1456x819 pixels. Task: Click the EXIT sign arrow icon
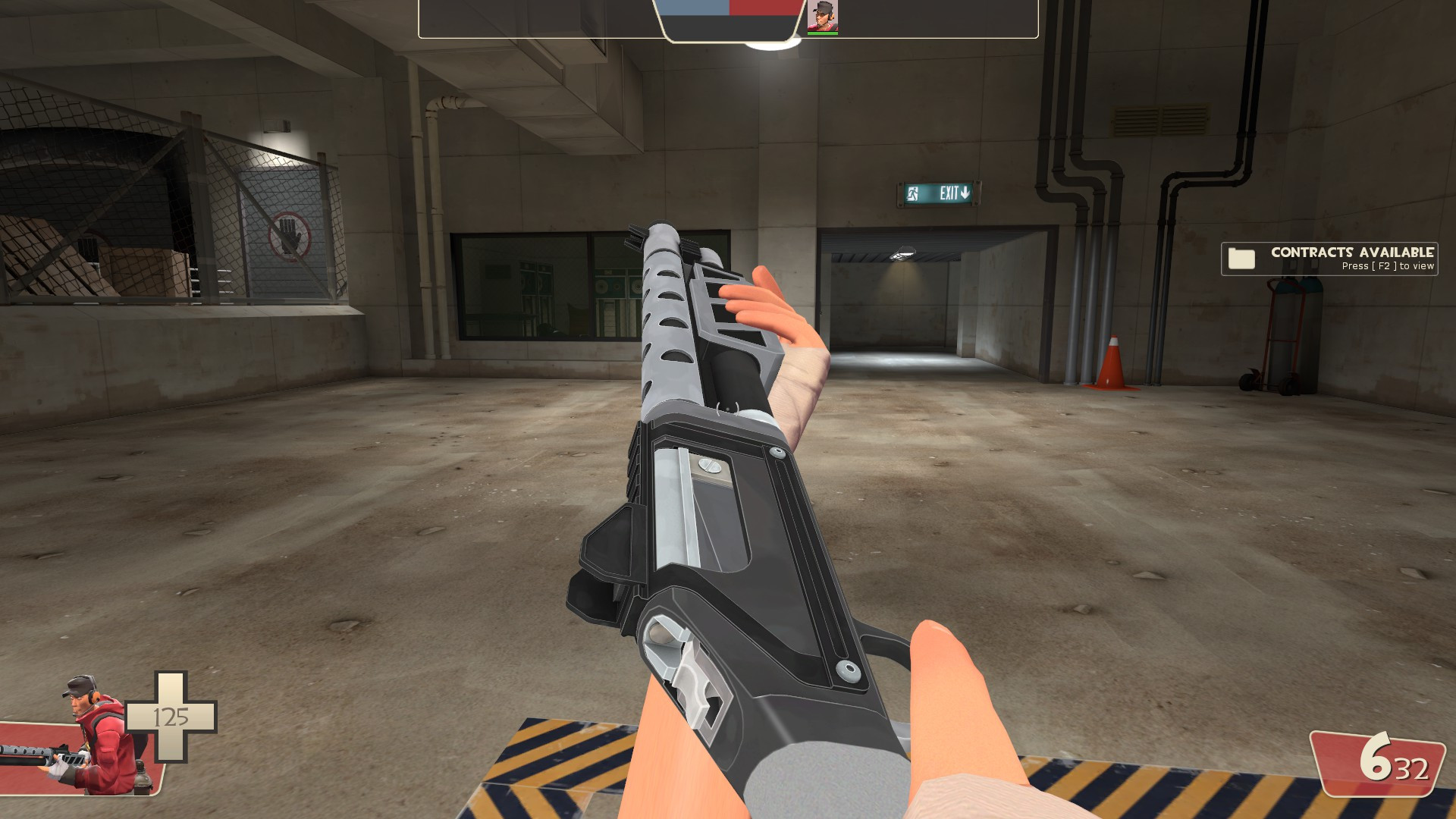pos(965,195)
